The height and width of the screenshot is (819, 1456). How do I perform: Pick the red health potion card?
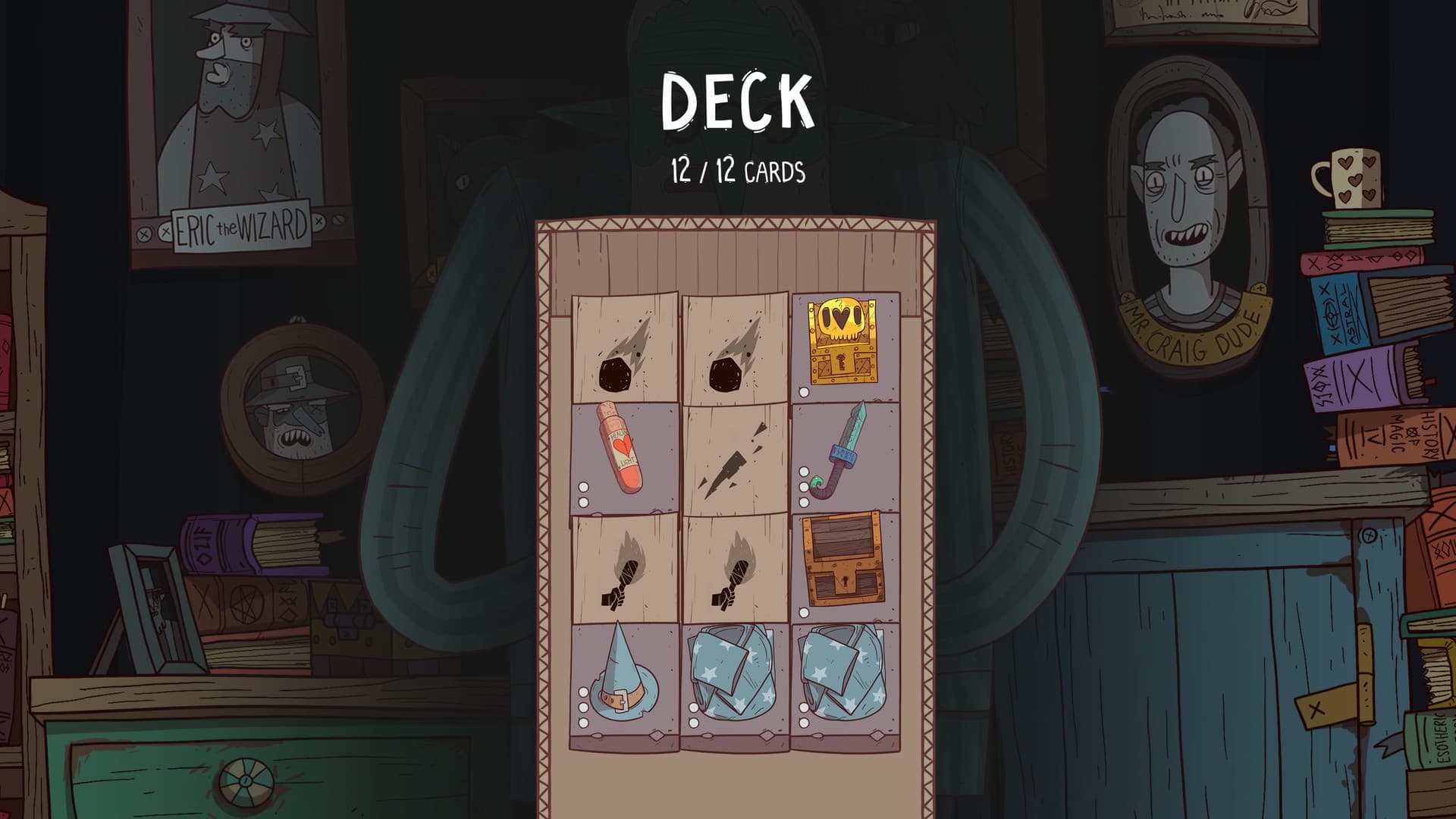[x=624, y=457]
